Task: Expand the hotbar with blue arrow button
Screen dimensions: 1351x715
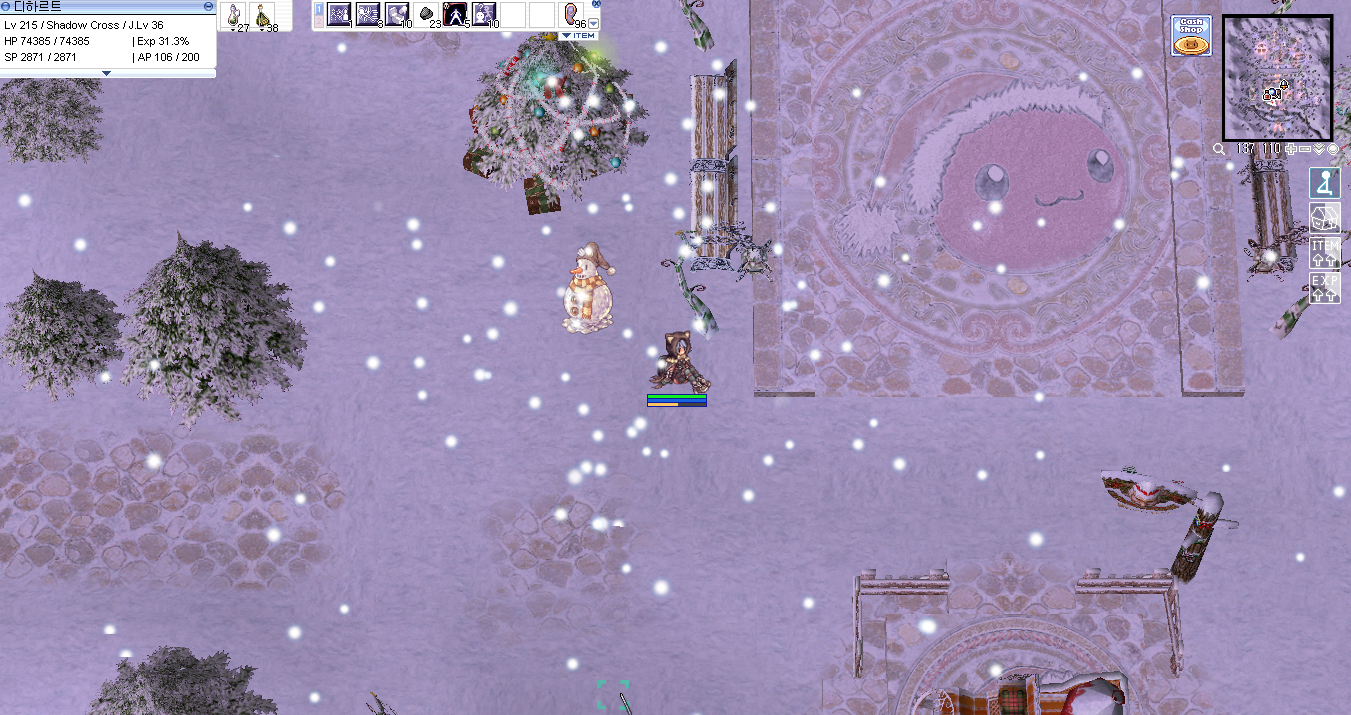Action: coord(595,23)
